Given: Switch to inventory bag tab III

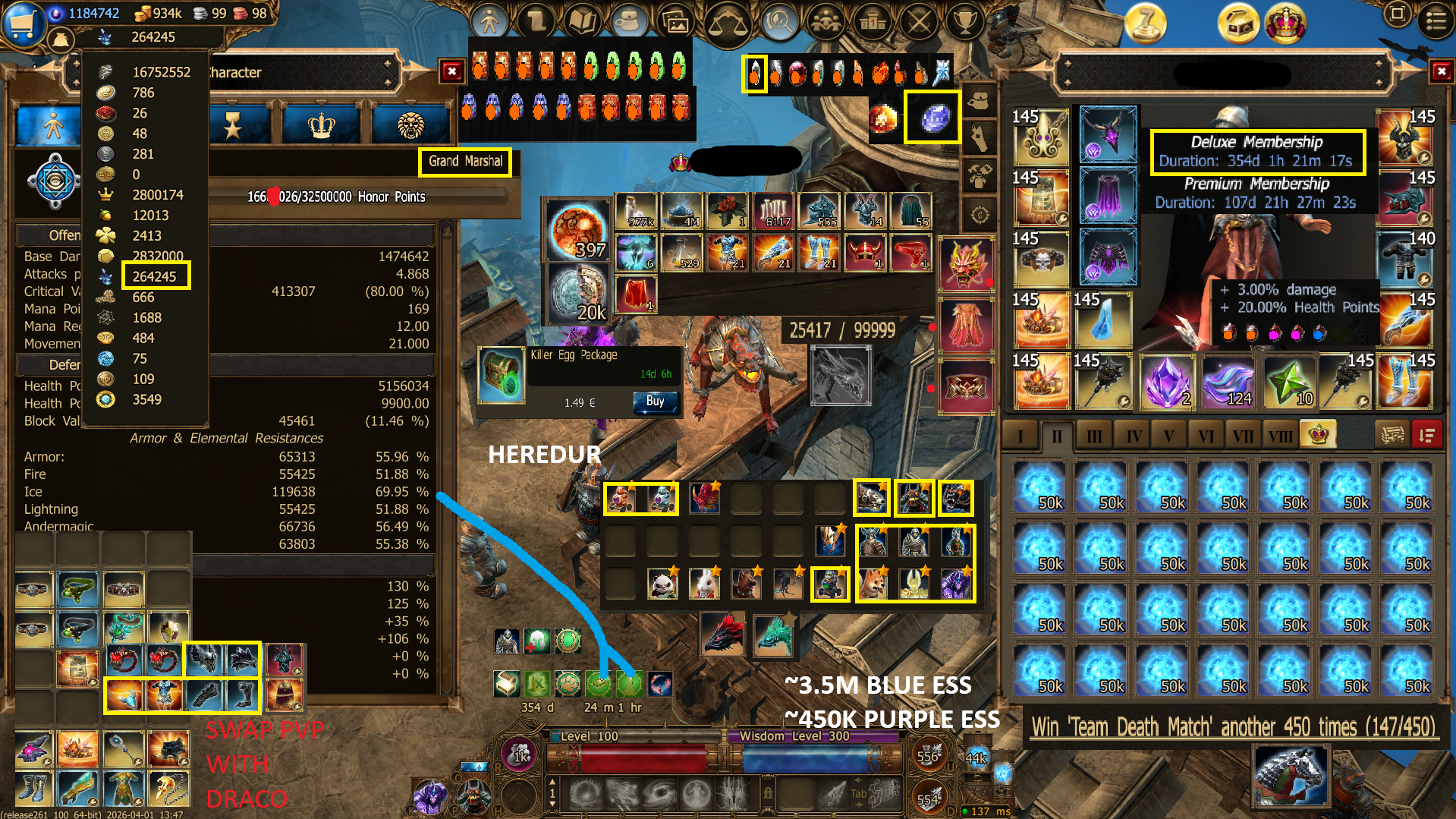Looking at the screenshot, I should click(1093, 436).
